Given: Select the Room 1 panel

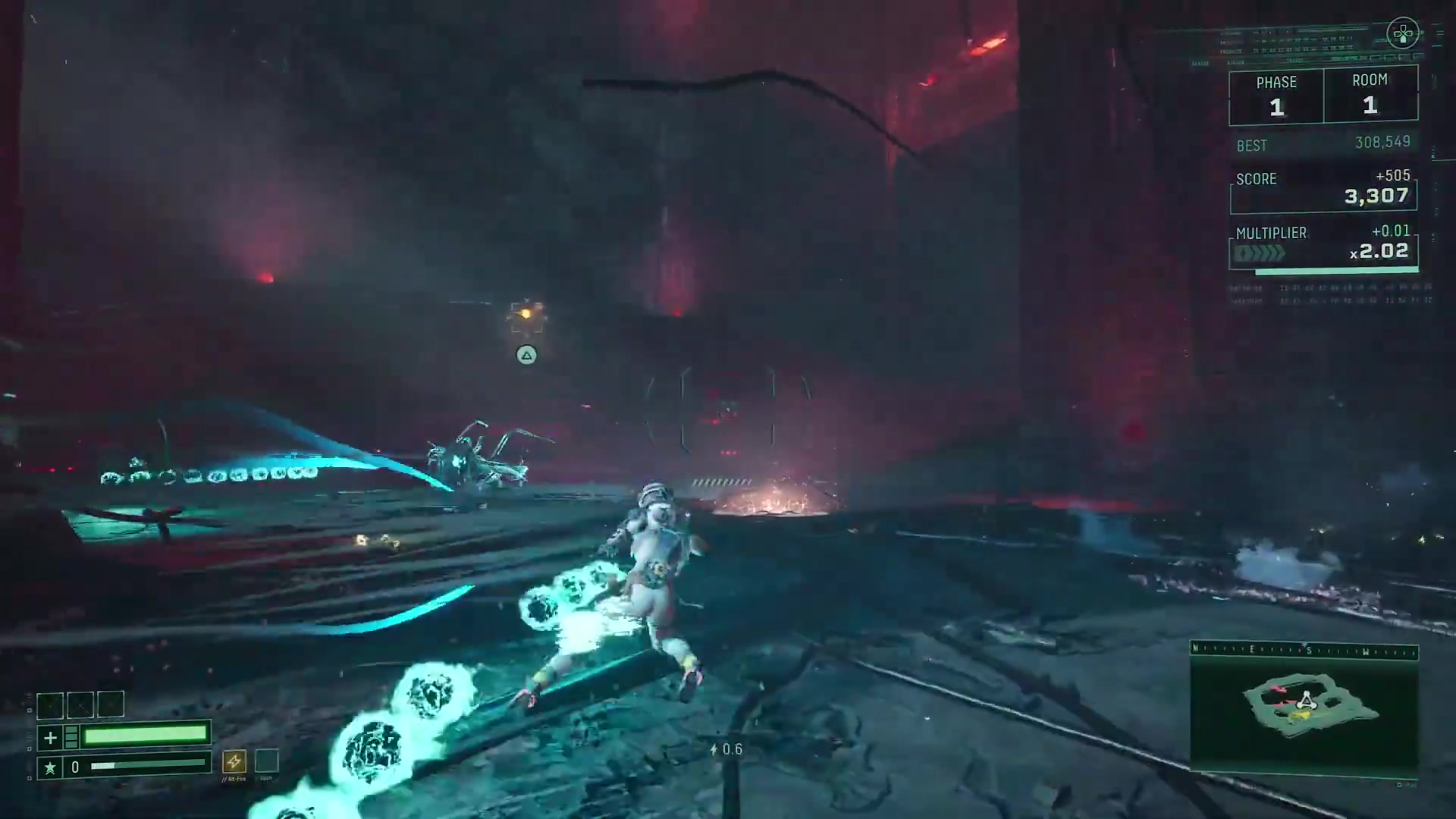Looking at the screenshot, I should point(1370,96).
